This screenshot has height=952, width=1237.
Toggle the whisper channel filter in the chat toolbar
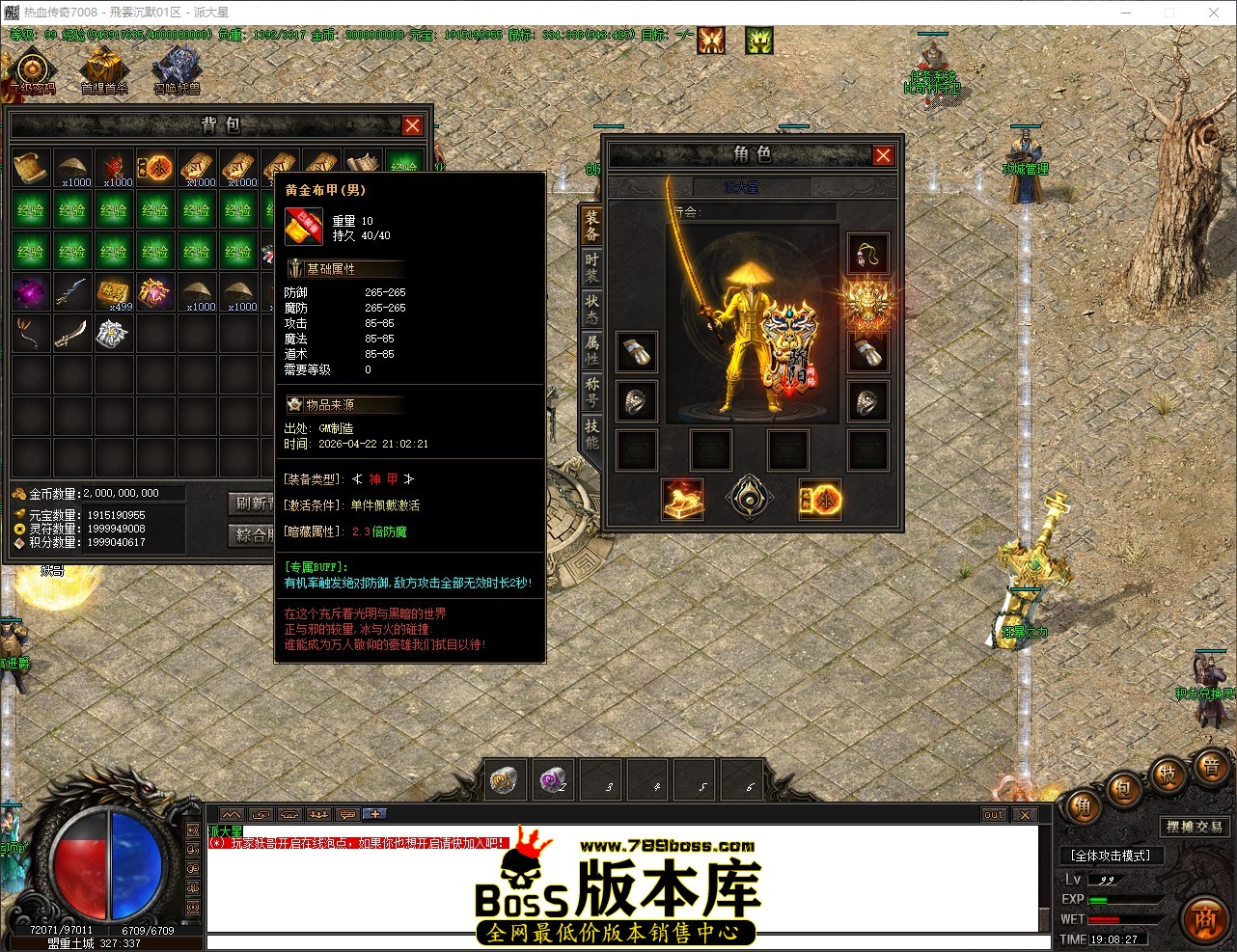(261, 816)
